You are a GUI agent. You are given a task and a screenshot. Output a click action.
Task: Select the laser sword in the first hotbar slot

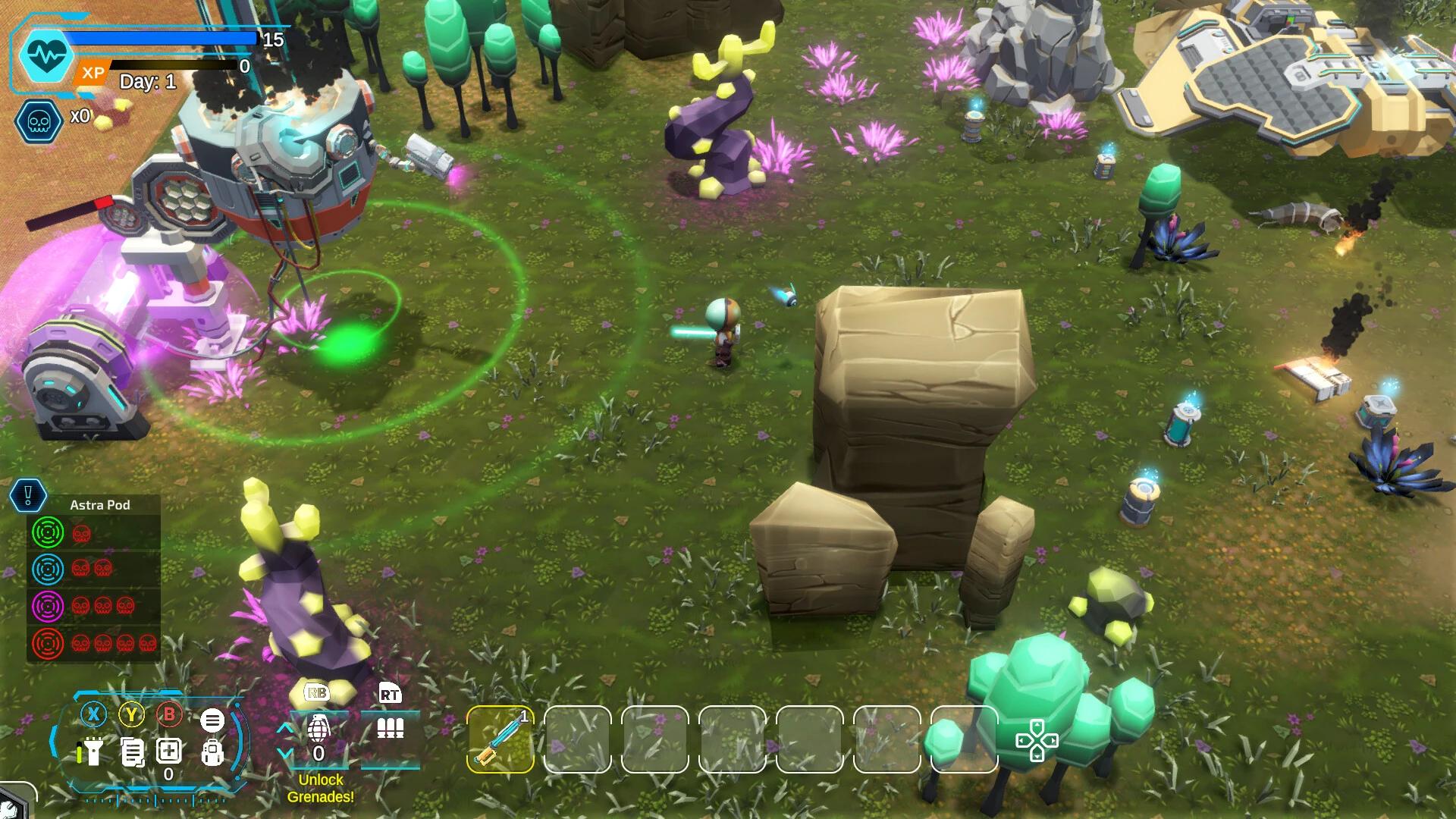pyautogui.click(x=500, y=739)
